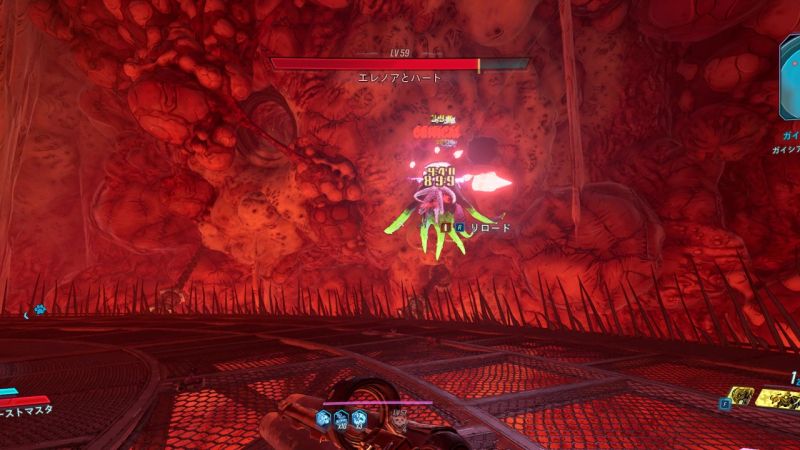Click the skull pet status icon
The height and width of the screenshot is (450, 800).
(x=401, y=418)
